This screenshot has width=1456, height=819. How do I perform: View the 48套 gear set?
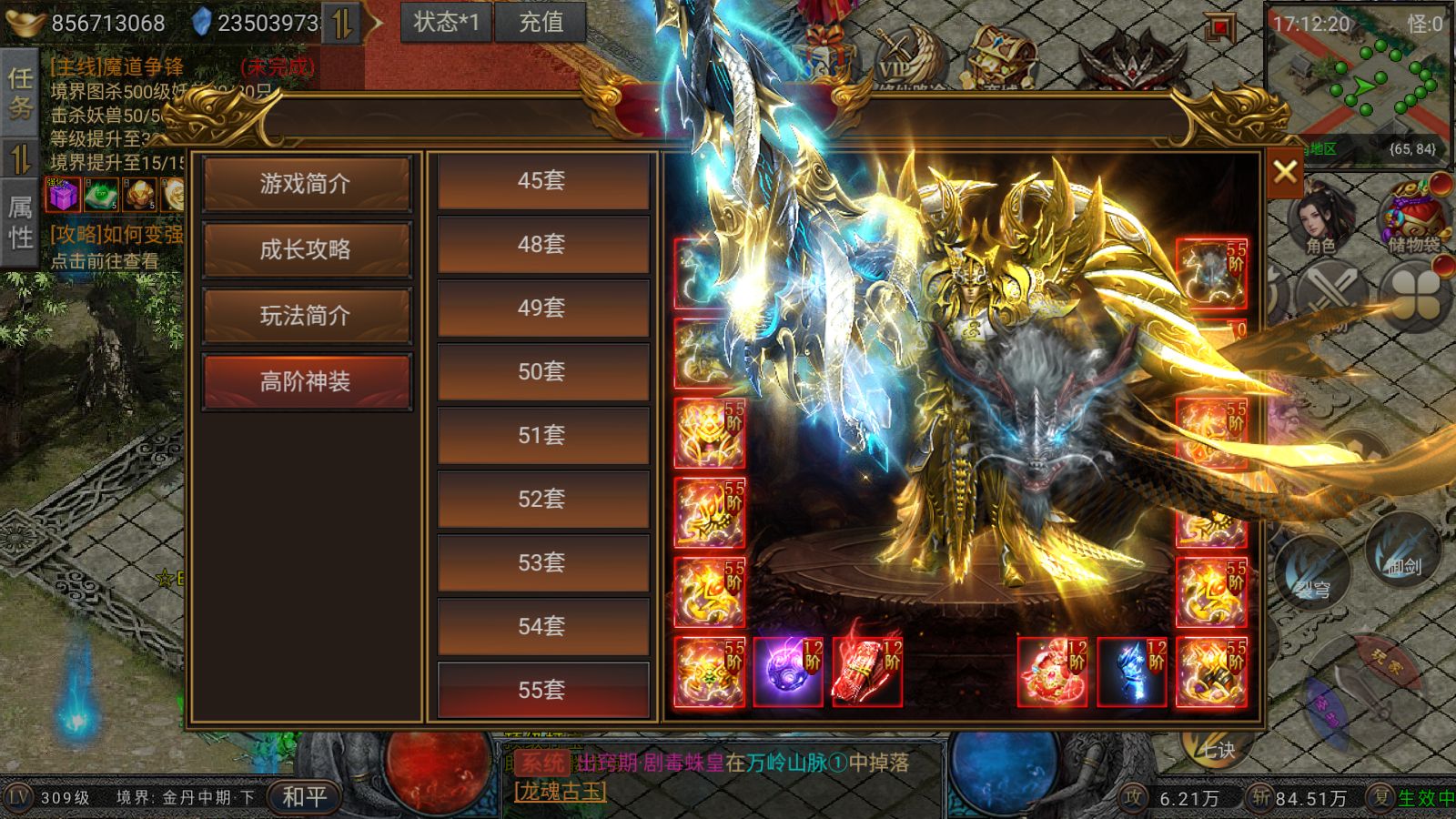[542, 245]
